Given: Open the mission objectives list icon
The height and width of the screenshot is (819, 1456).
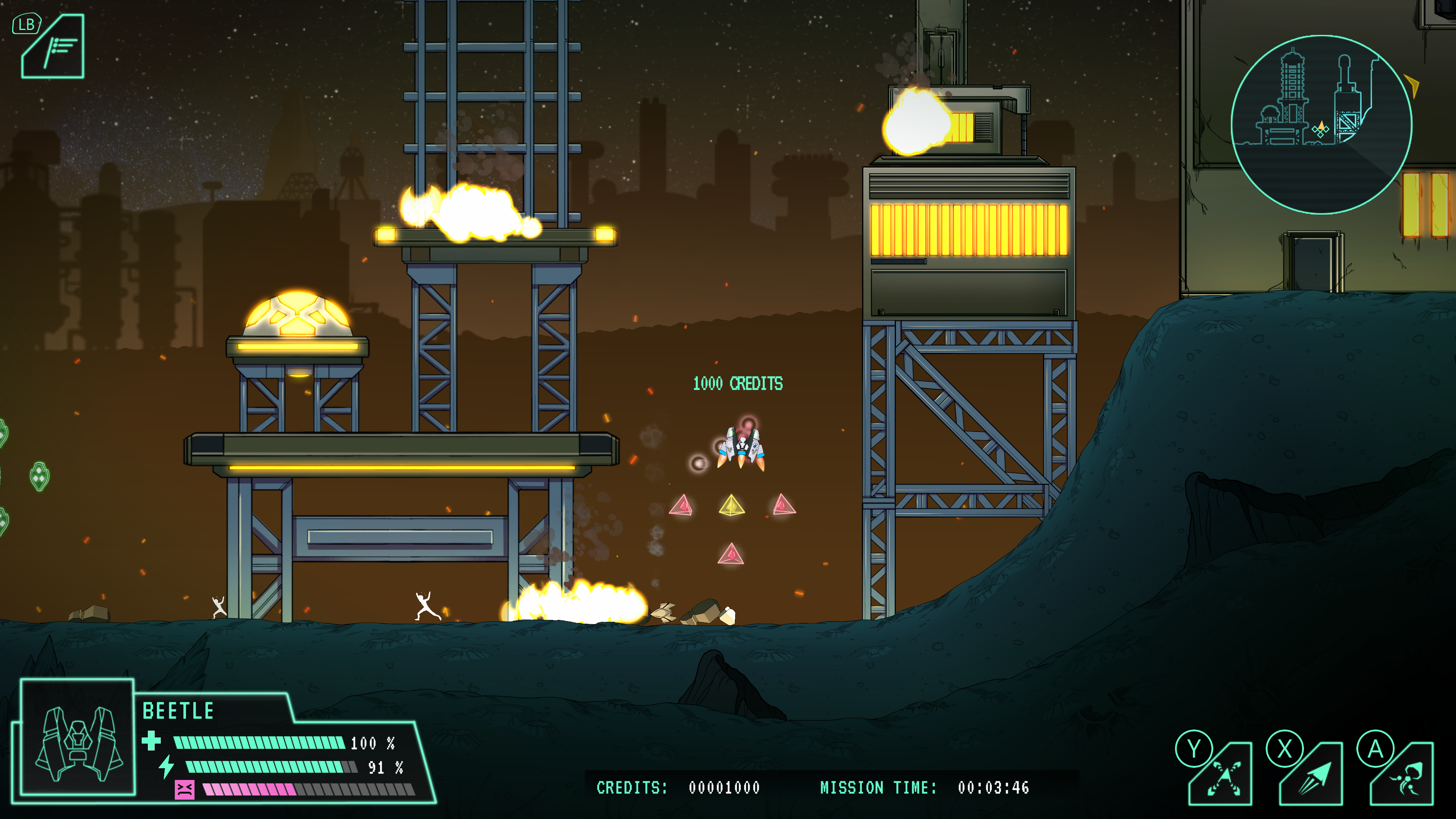Looking at the screenshot, I should click(x=53, y=47).
